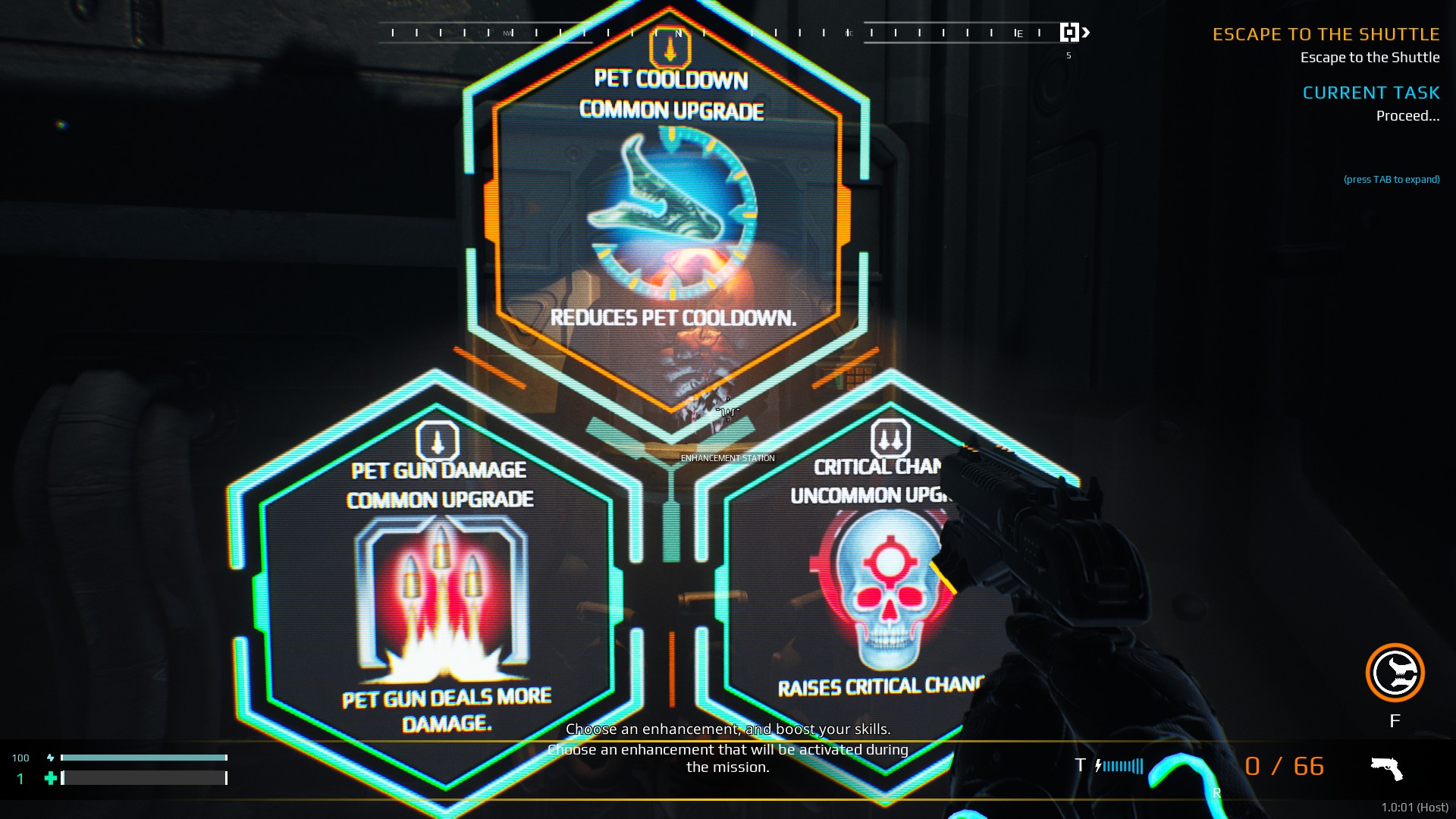1456x819 pixels.
Task: Choose the Pet Gun Damage upgrade
Action: (x=440, y=599)
